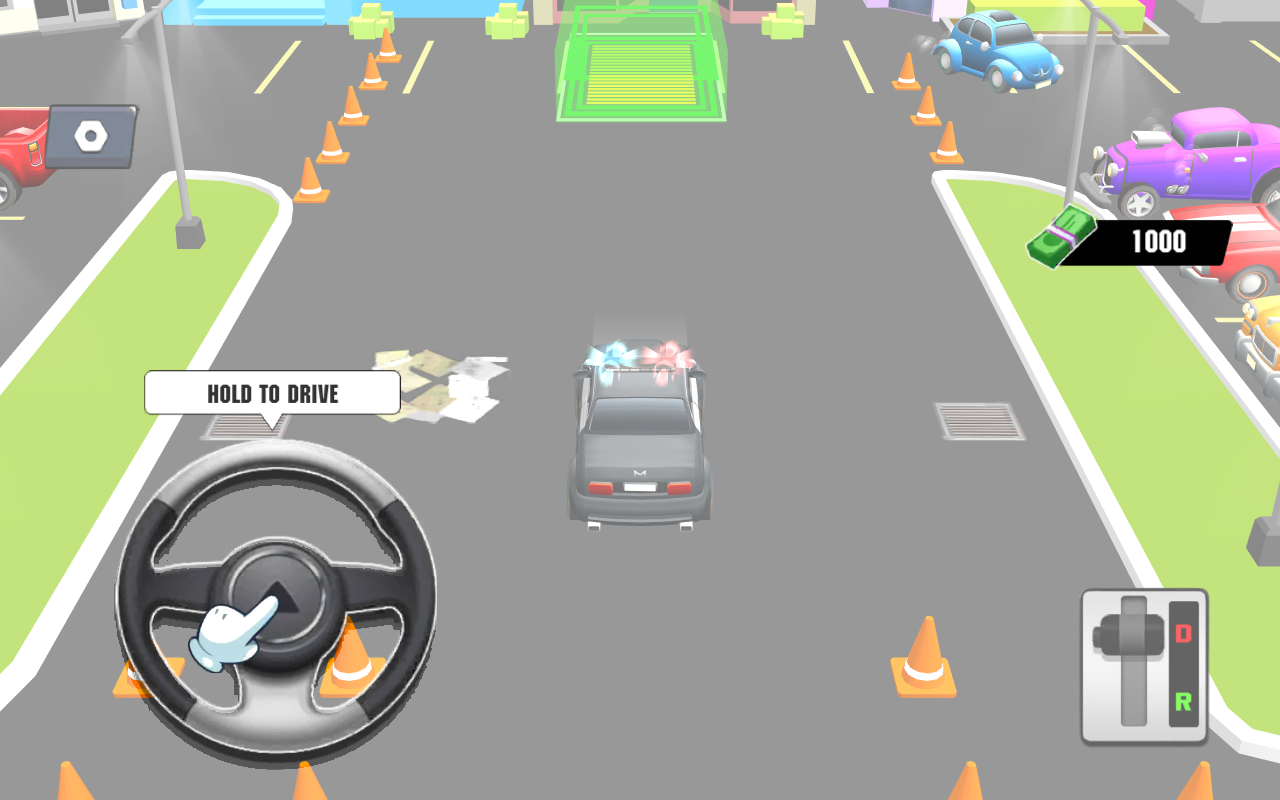Click the money stack icon
The width and height of the screenshot is (1280, 800).
pos(1060,238)
